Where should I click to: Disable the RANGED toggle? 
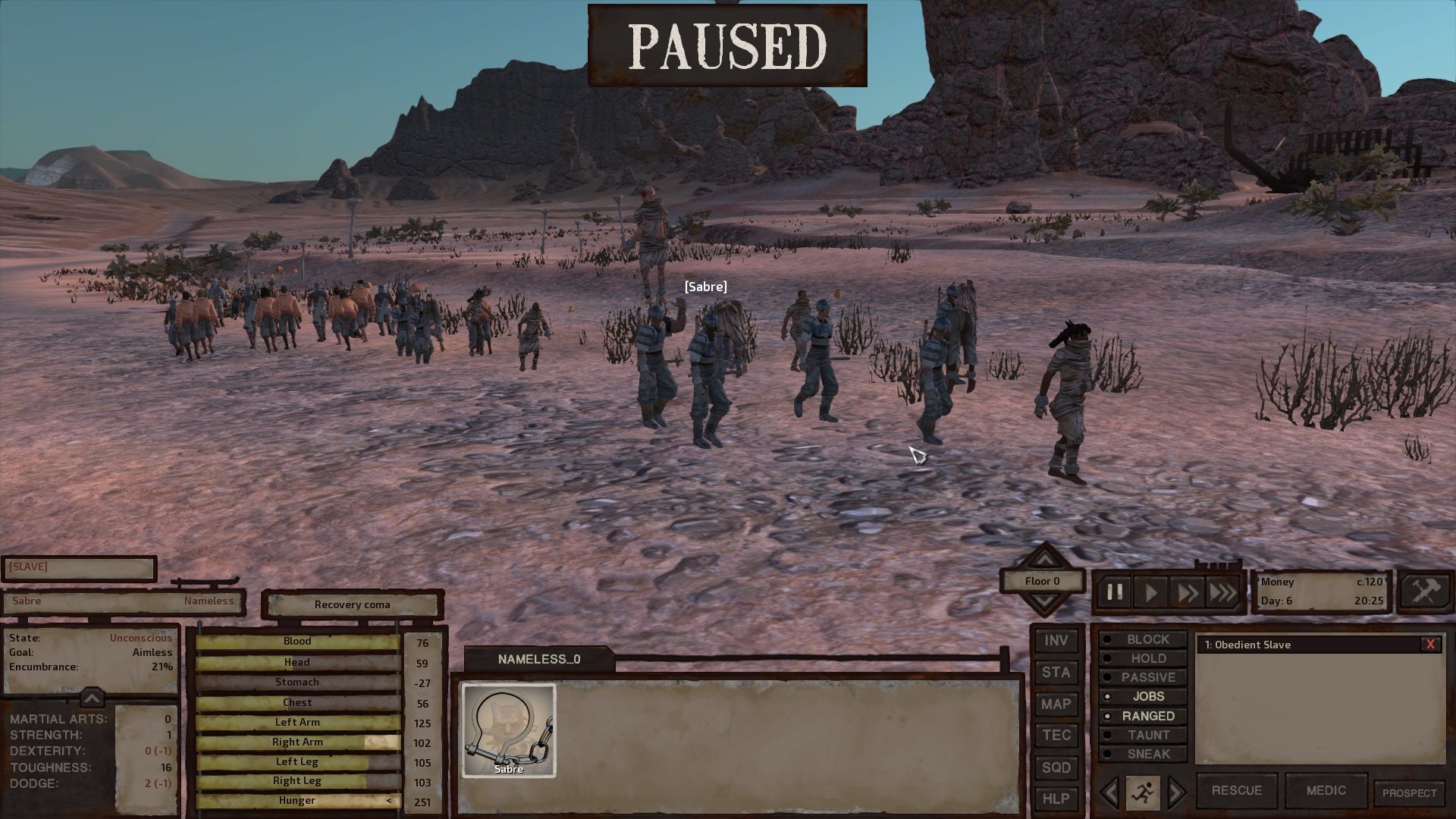pyautogui.click(x=1147, y=715)
